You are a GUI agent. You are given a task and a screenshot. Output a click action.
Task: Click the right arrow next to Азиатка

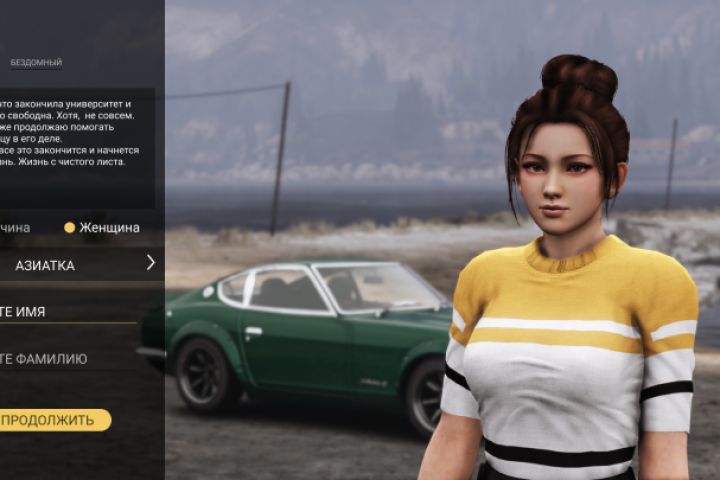pyautogui.click(x=151, y=263)
